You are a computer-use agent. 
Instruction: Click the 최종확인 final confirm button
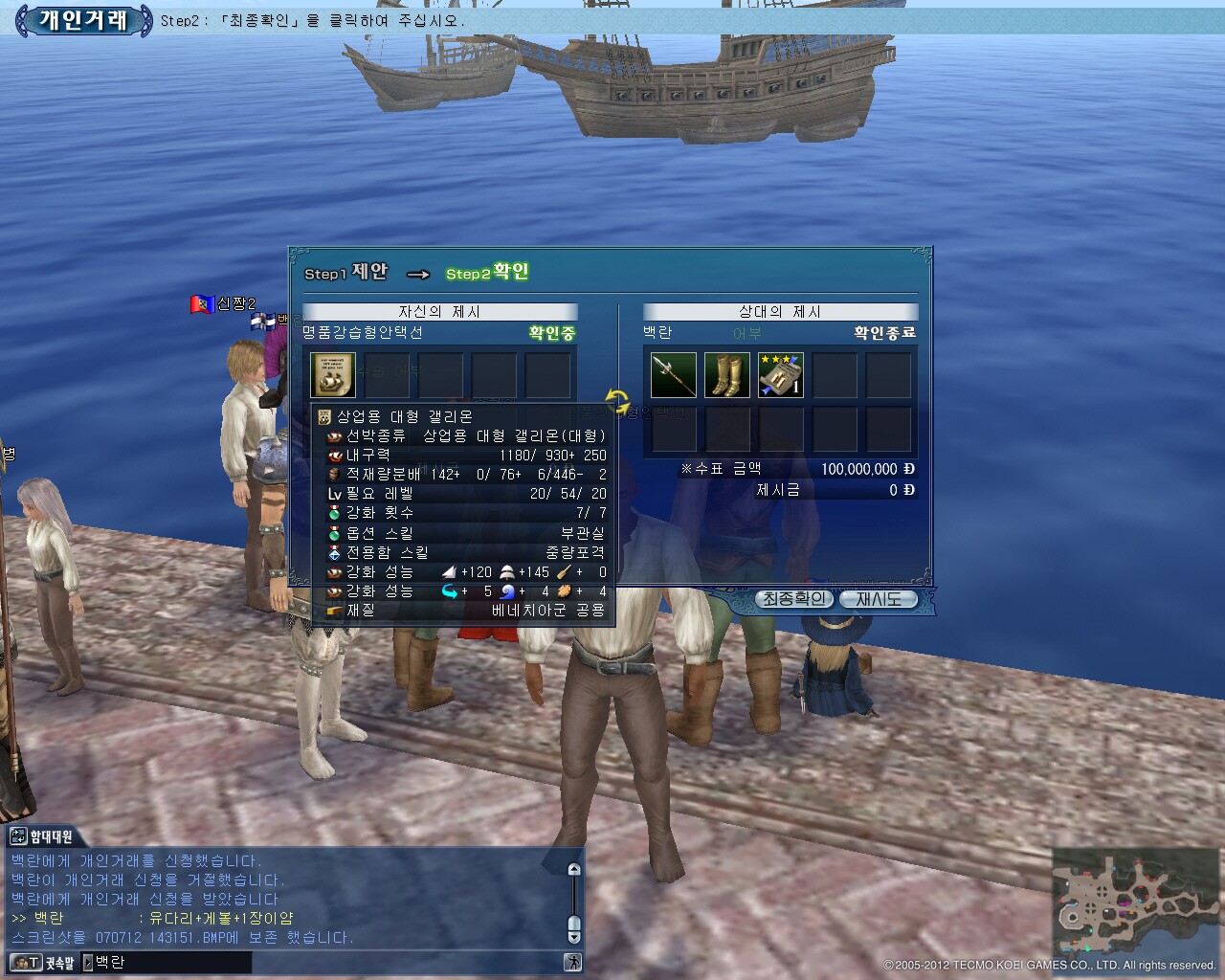pos(792,599)
